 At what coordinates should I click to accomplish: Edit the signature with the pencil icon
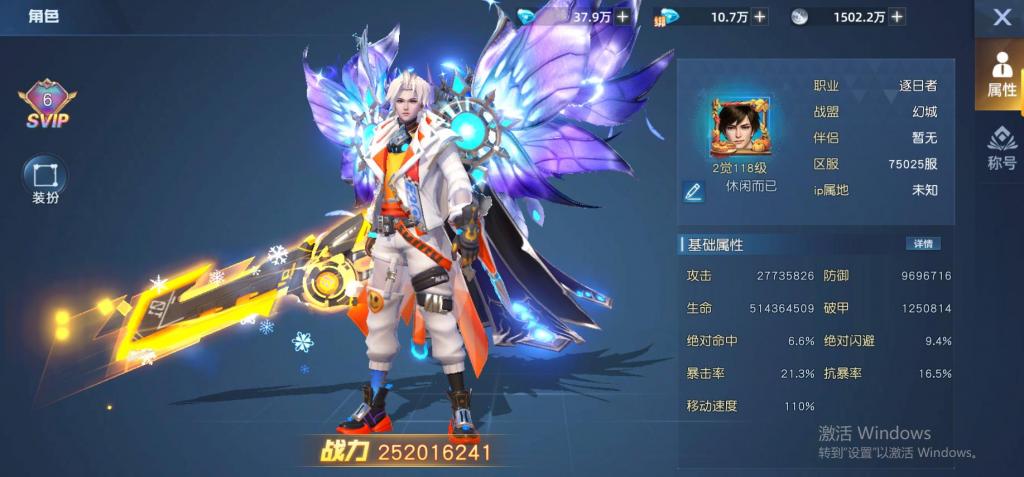(x=693, y=191)
